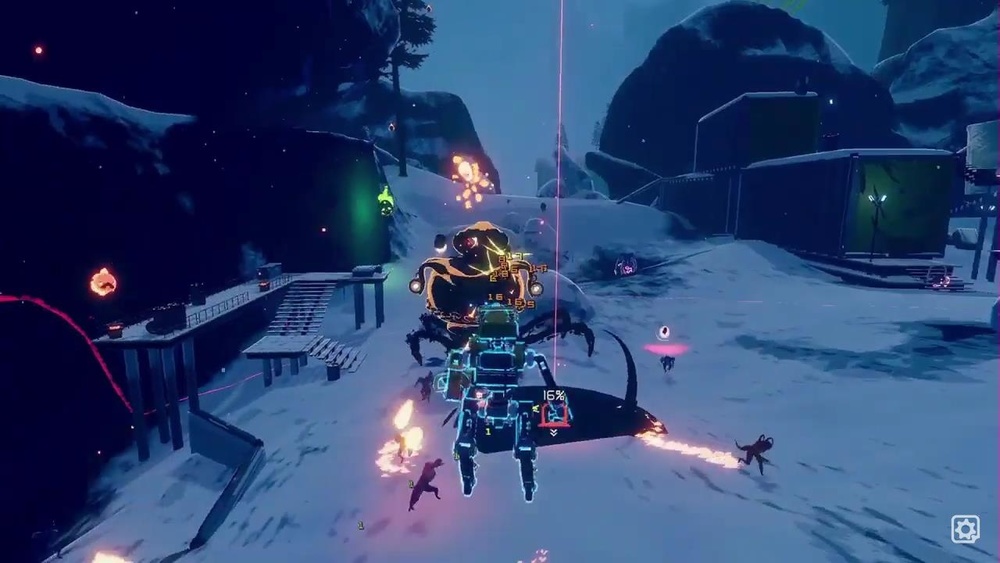The height and width of the screenshot is (563, 1000).
Task: Open the gear settings icon
Action: pyautogui.click(x=965, y=528)
